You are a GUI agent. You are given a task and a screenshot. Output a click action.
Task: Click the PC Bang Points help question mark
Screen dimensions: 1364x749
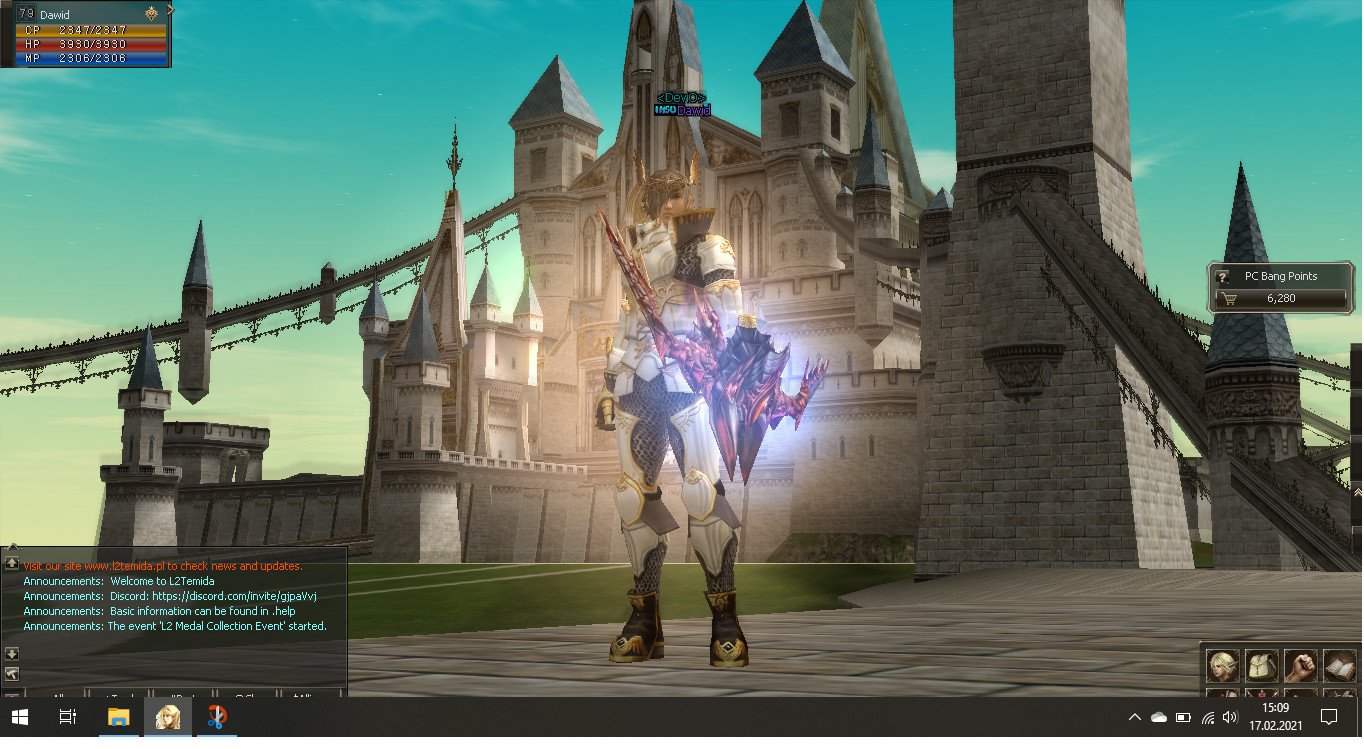(x=1221, y=277)
